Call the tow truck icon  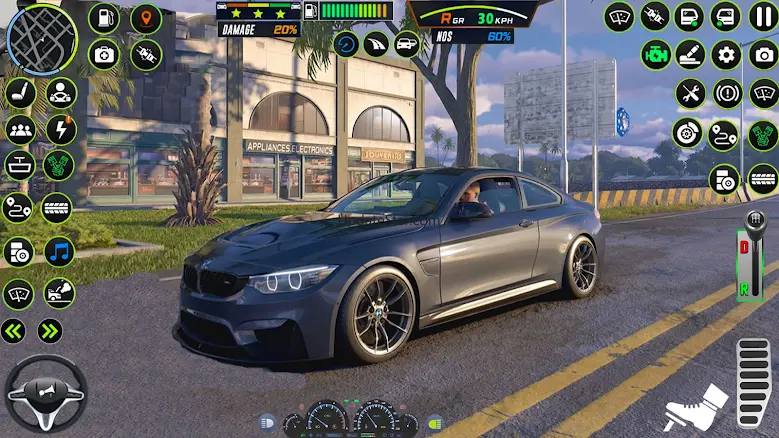coord(59,293)
